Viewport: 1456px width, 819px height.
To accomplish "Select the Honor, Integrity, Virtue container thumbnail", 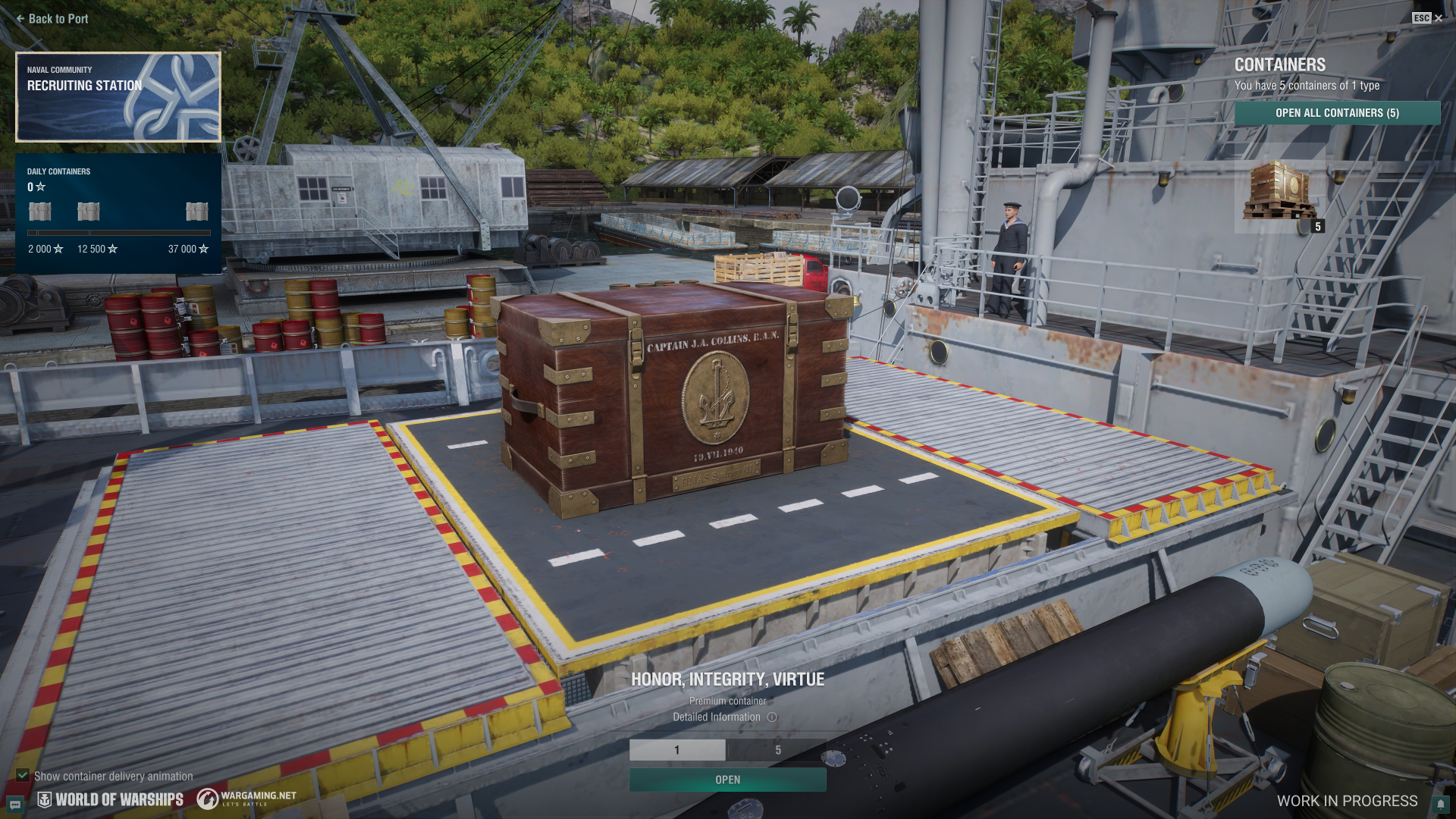I will 1281,190.
